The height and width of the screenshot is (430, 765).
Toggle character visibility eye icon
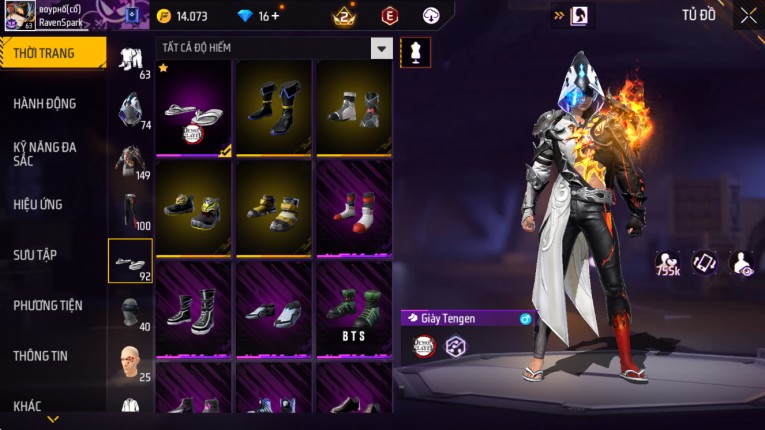[742, 262]
